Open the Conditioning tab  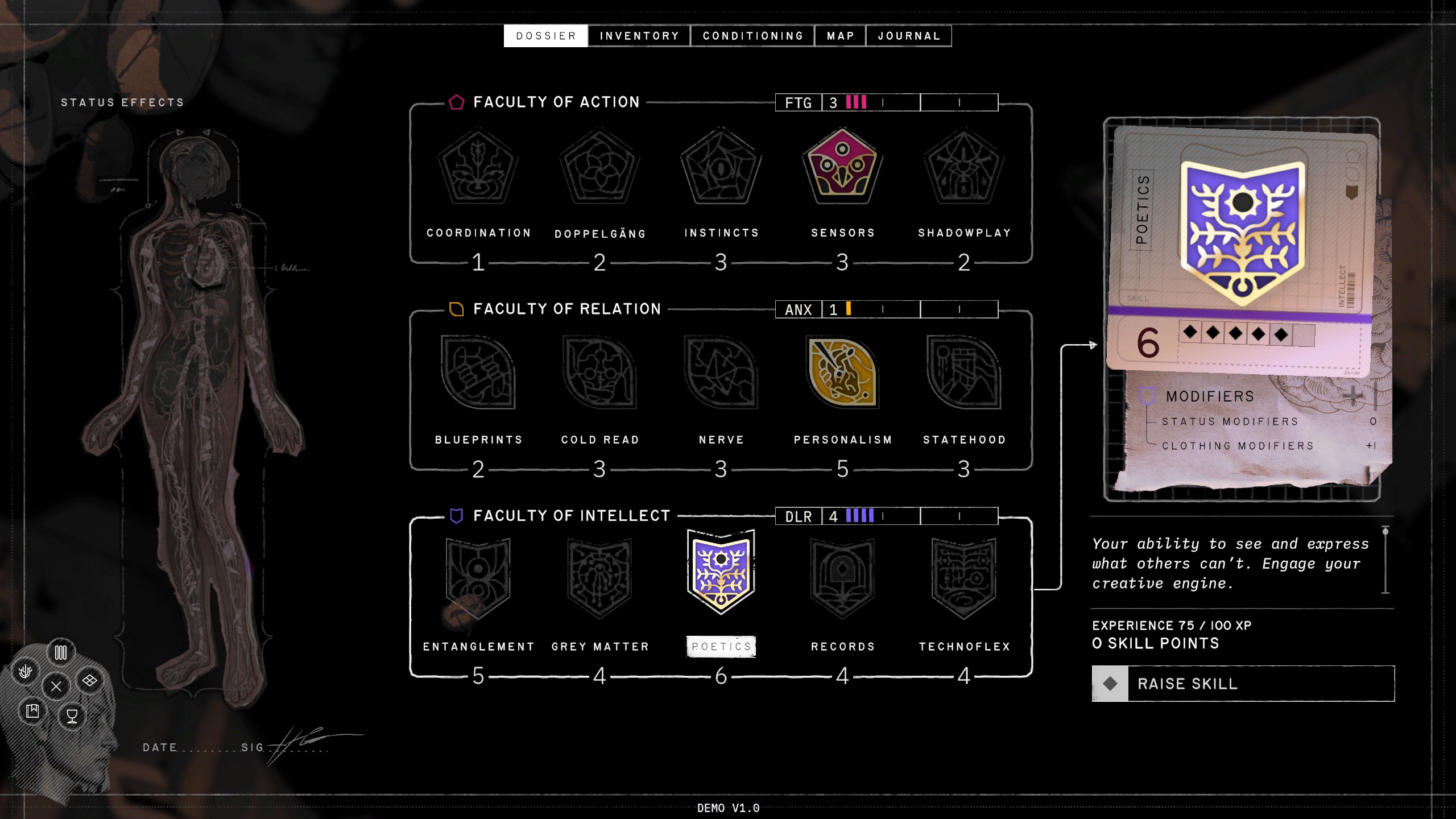[x=752, y=36]
